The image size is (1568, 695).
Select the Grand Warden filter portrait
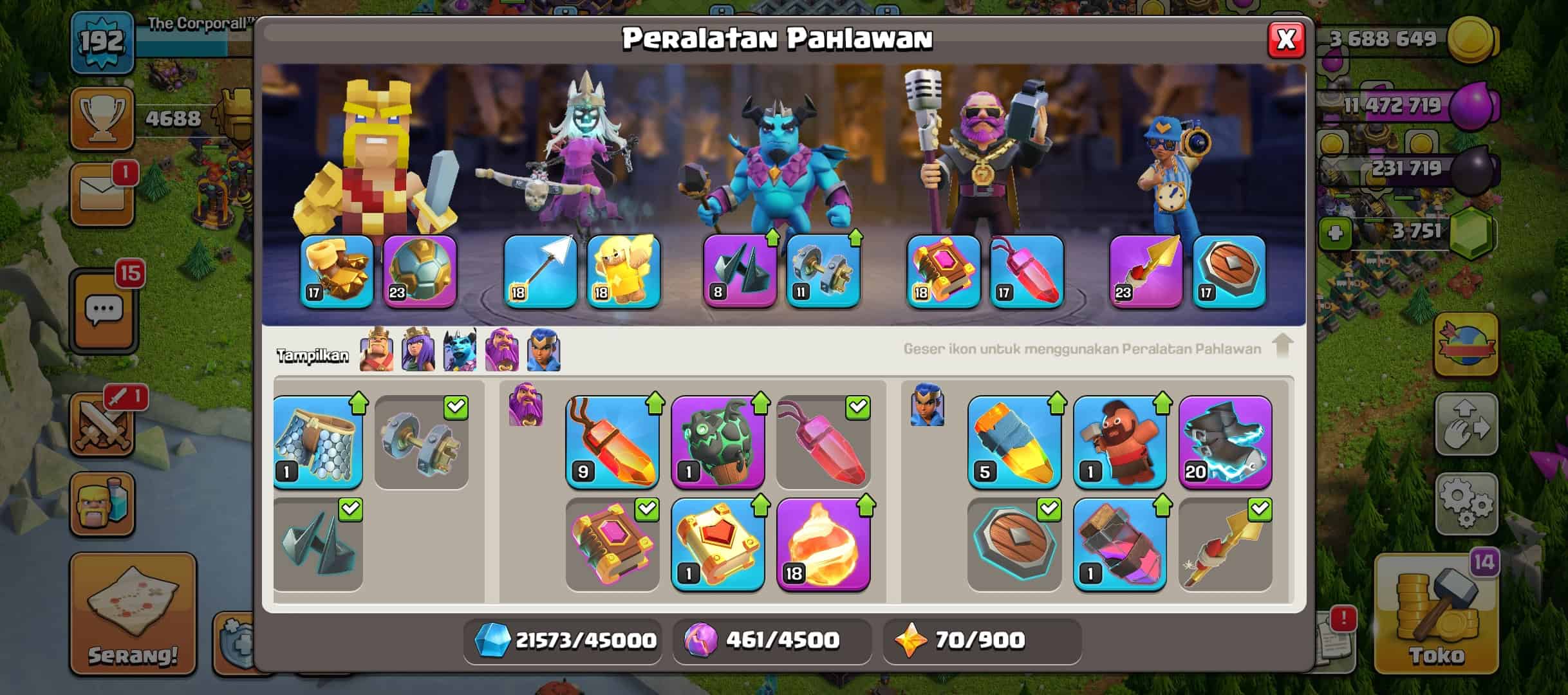(501, 350)
